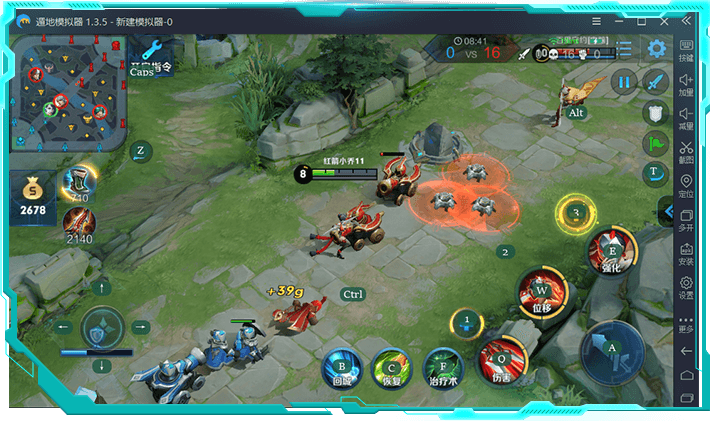Open emulator 按键 keymapping panel
Screen dimensions: 710x421
point(686,51)
